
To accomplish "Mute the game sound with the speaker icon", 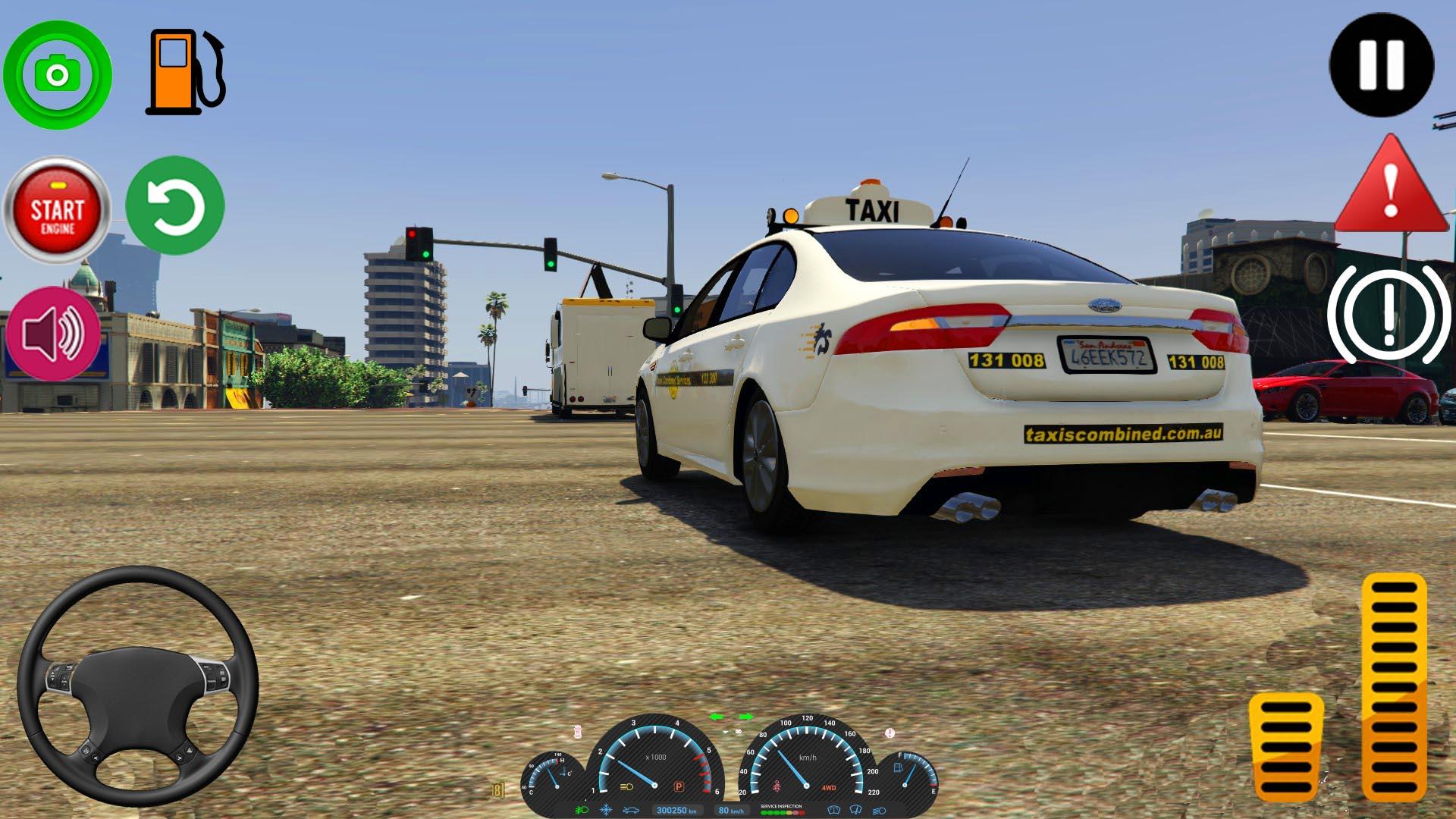I will point(57,334).
